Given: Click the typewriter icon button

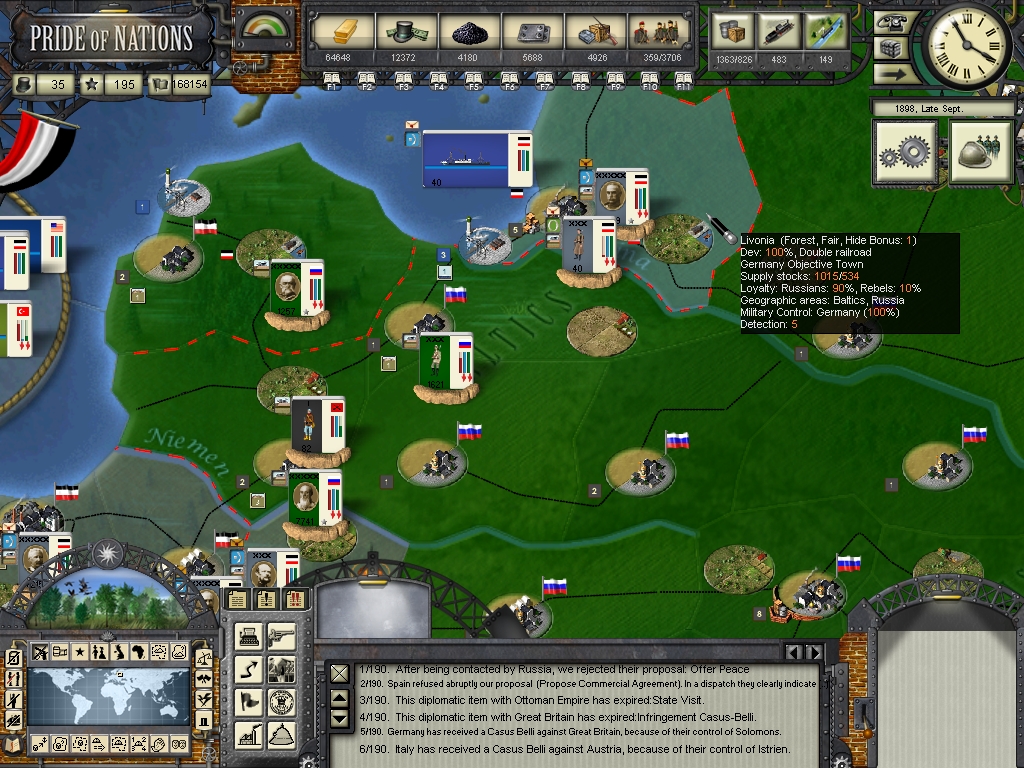Looking at the screenshot, I should 249,635.
